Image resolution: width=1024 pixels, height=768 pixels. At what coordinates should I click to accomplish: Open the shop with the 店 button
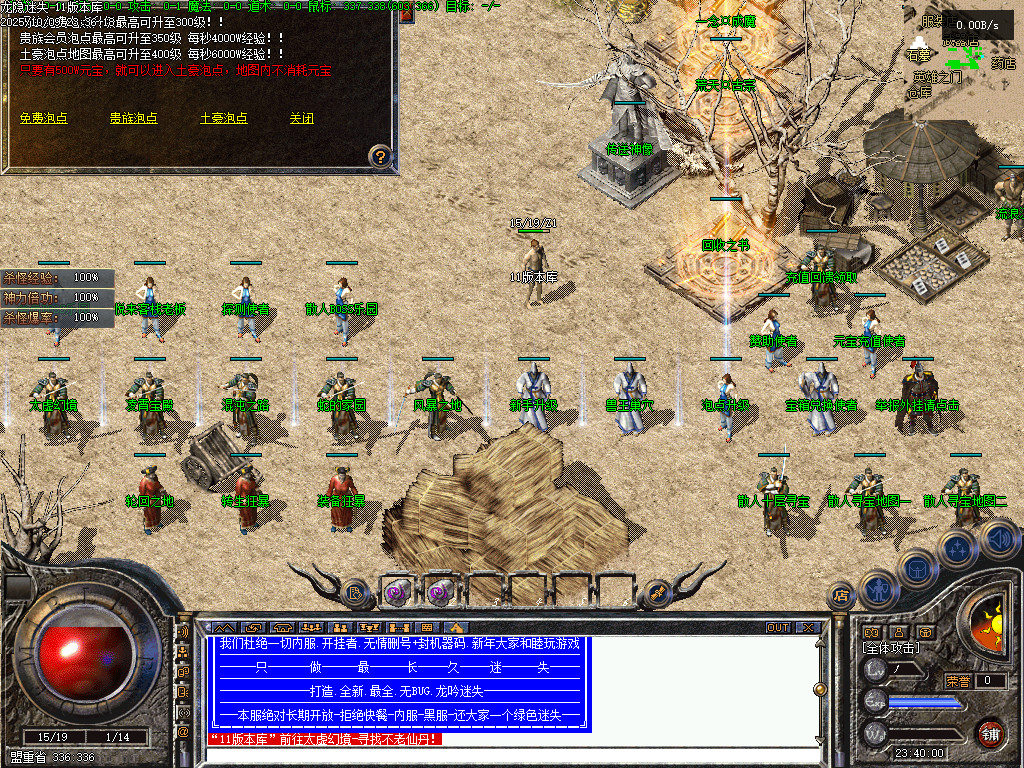[840, 595]
